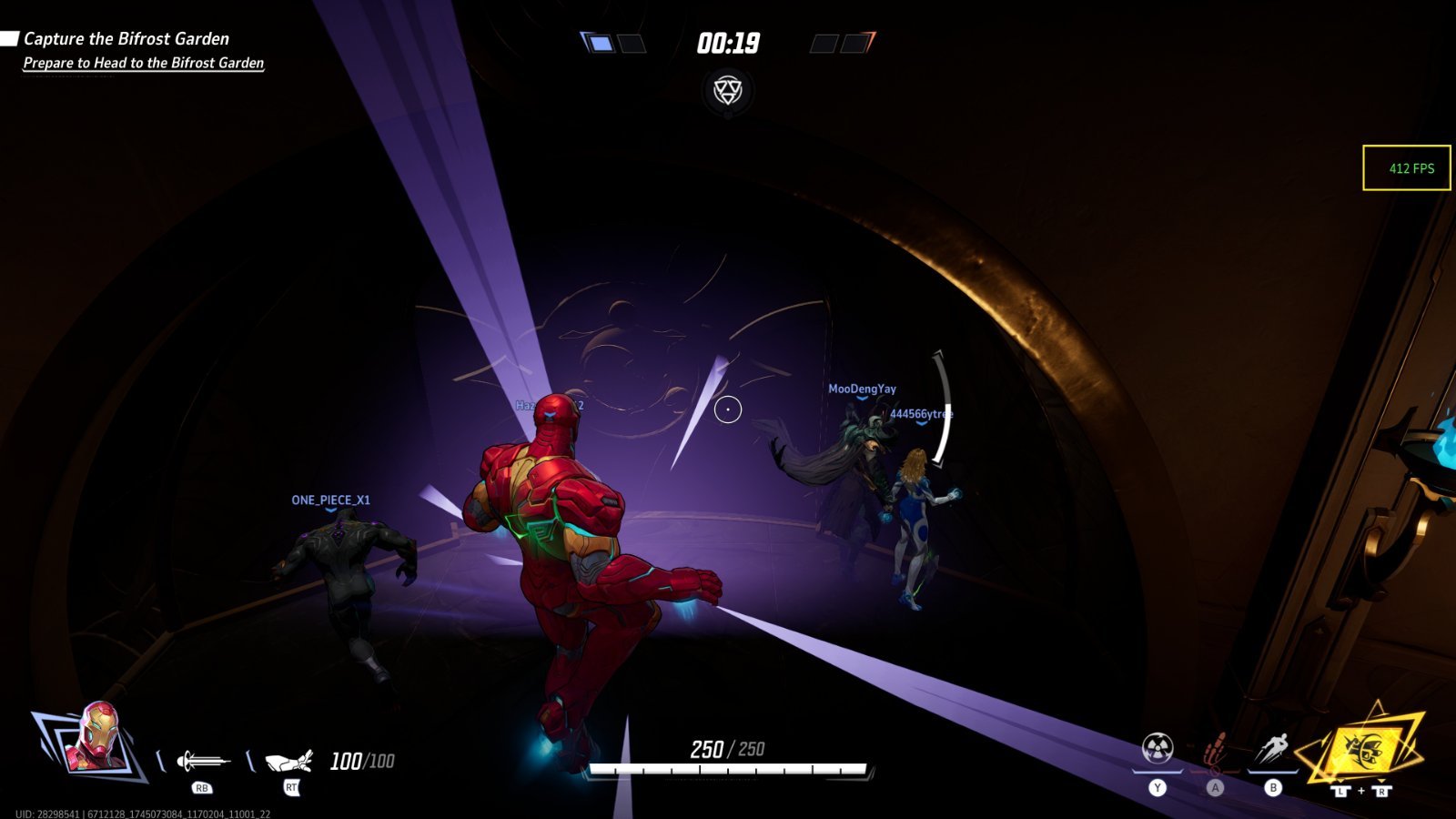The height and width of the screenshot is (819, 1456).
Task: Activate the Armor Overdrive radiation icon
Action: (1158, 749)
